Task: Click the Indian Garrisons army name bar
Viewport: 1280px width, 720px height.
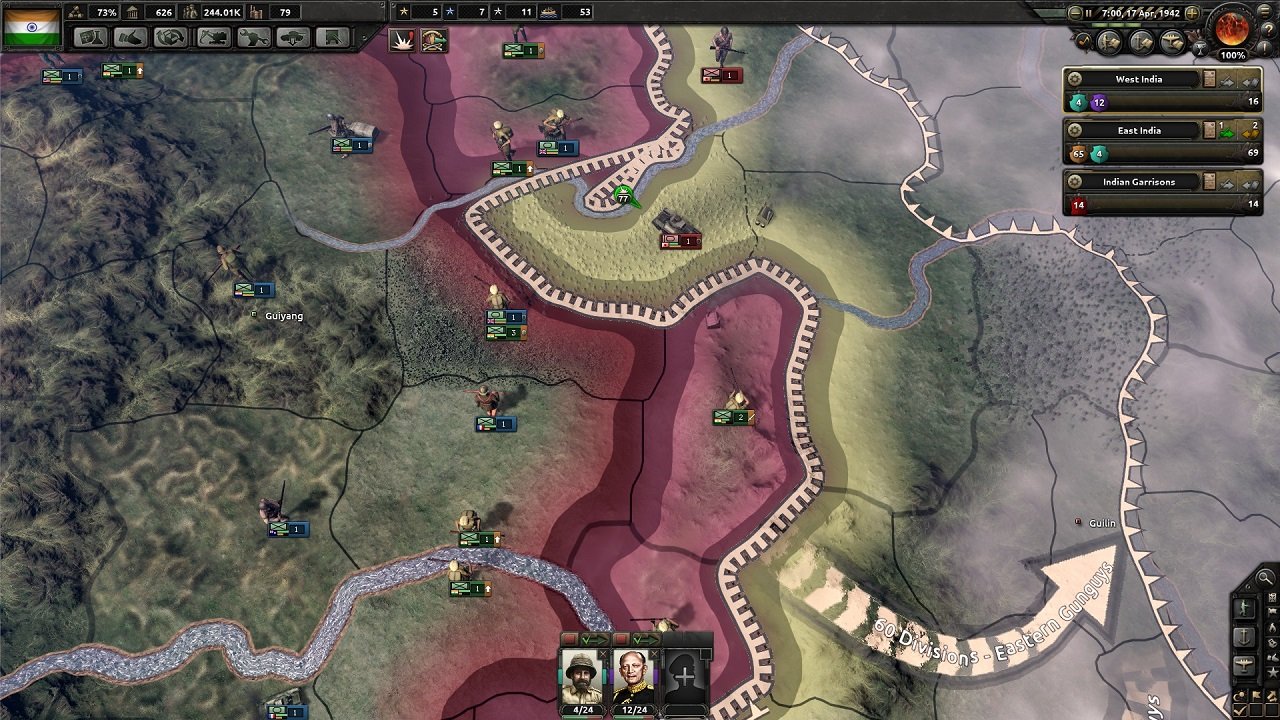Action: [1140, 182]
